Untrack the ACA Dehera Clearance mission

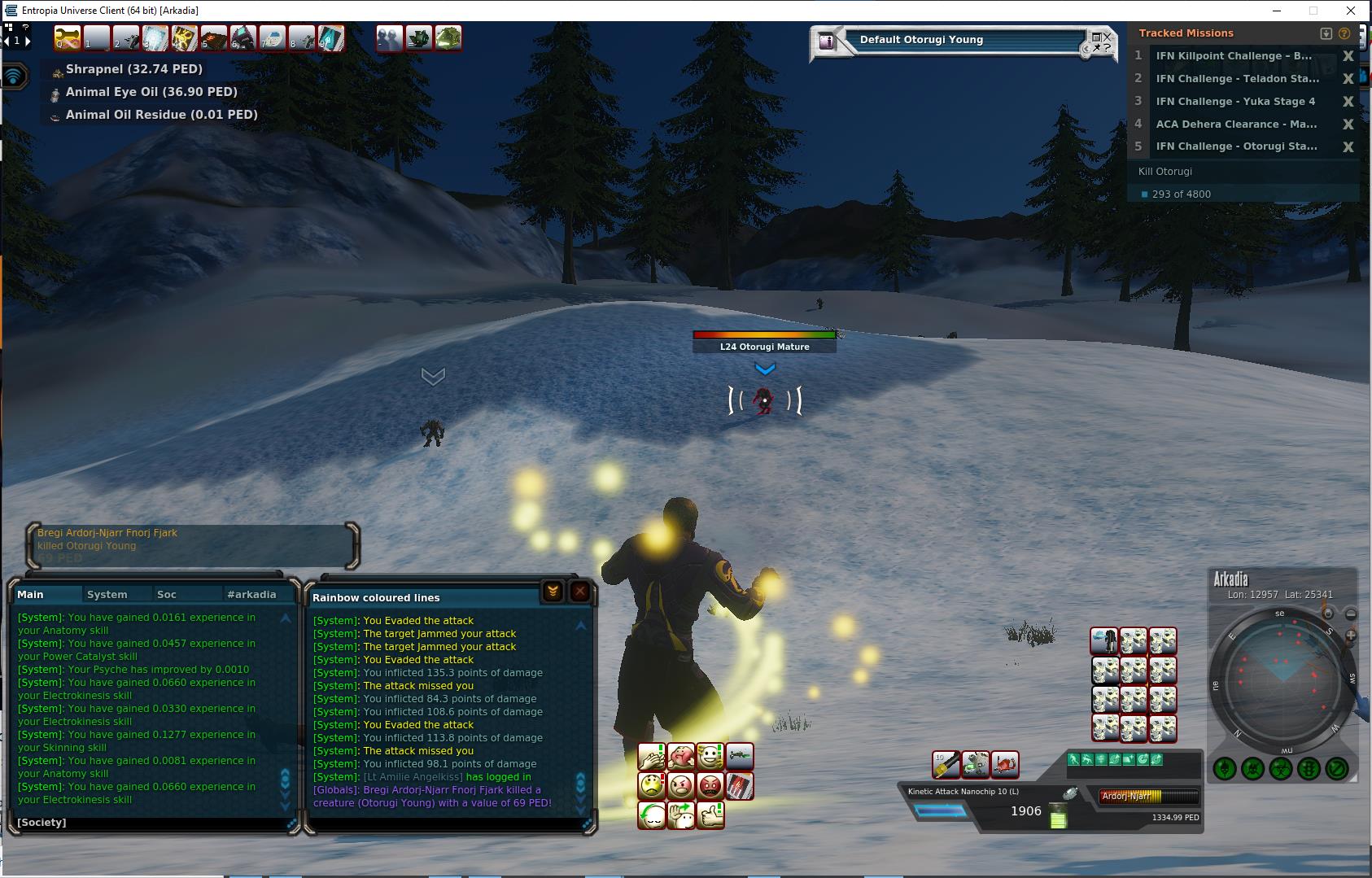coord(1348,124)
